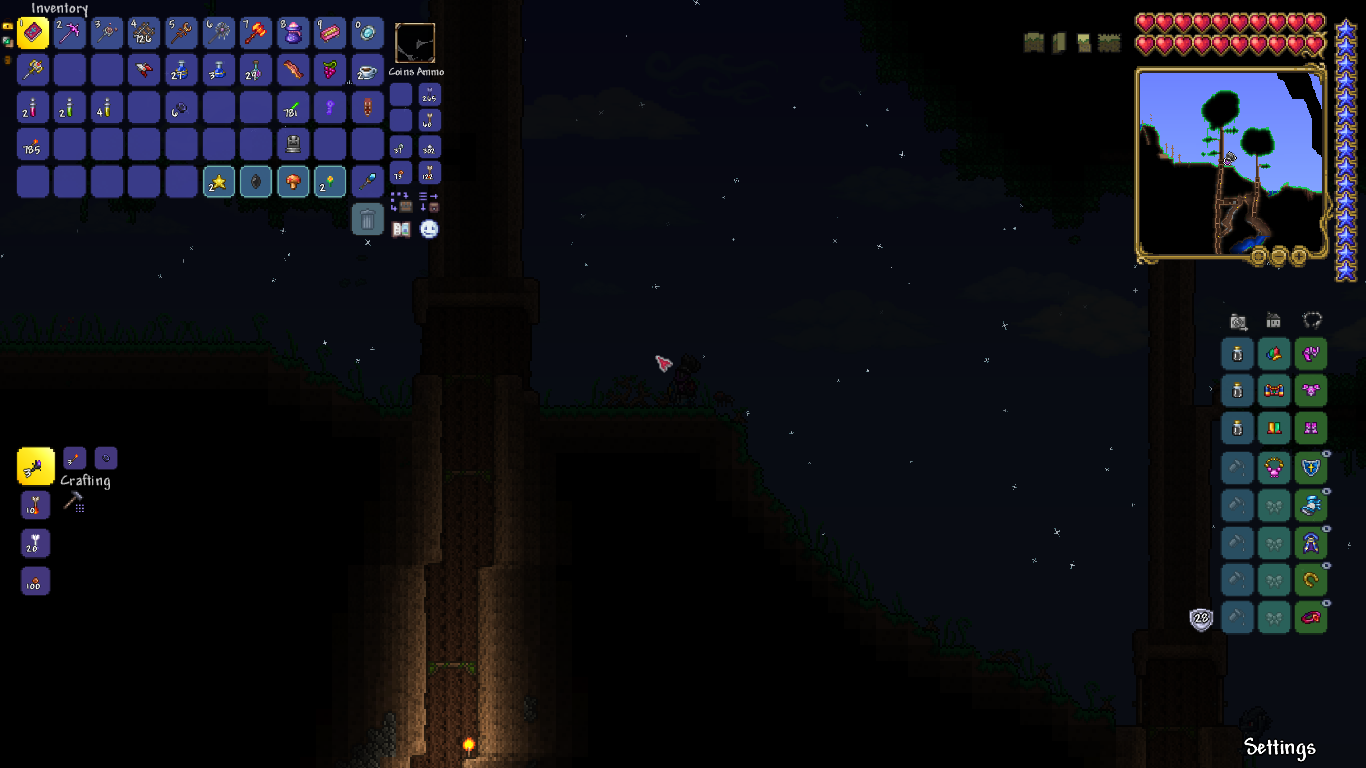Open the housing menu house icon

[1274, 321]
